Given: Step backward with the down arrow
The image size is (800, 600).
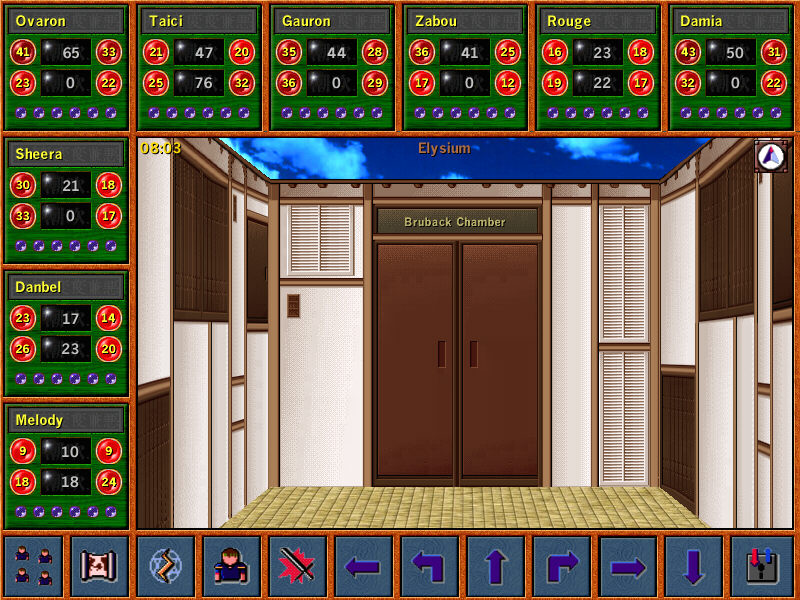Looking at the screenshot, I should 694,567.
